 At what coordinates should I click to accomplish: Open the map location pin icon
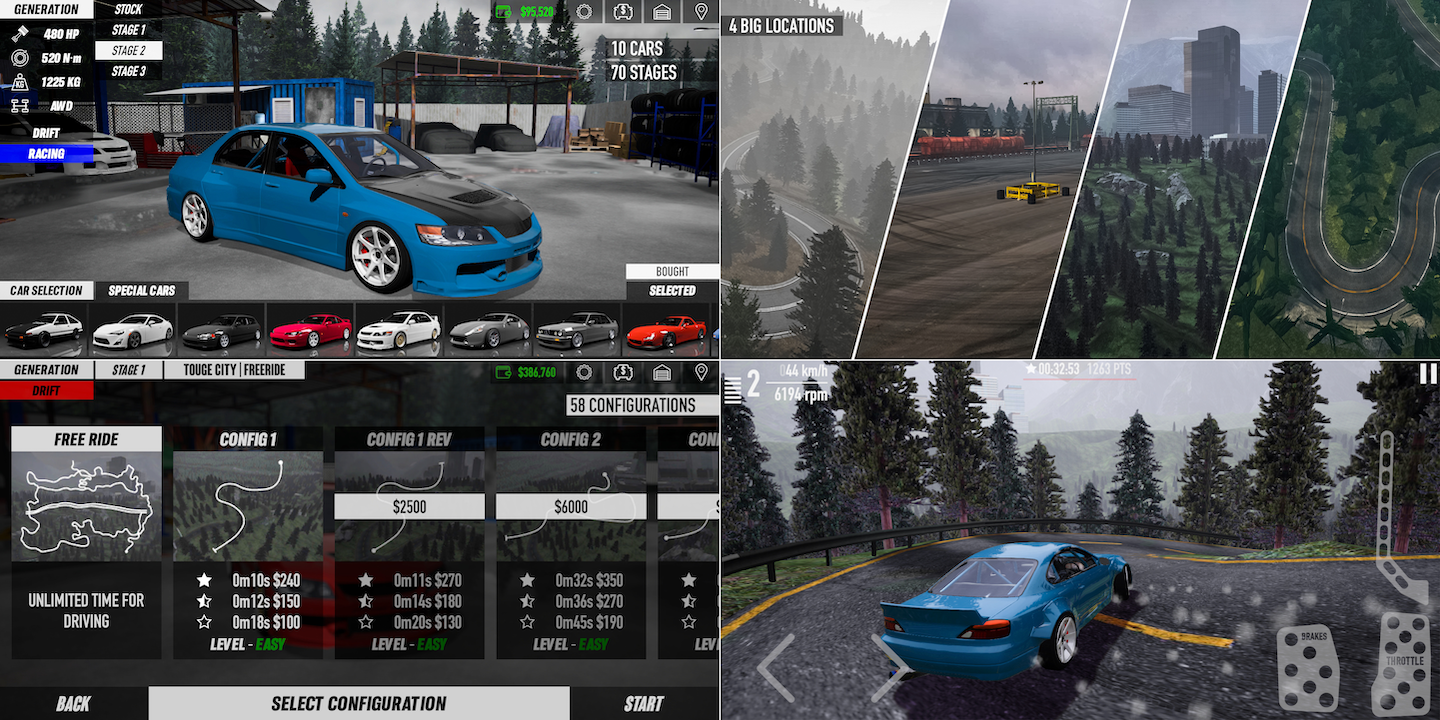click(x=701, y=12)
